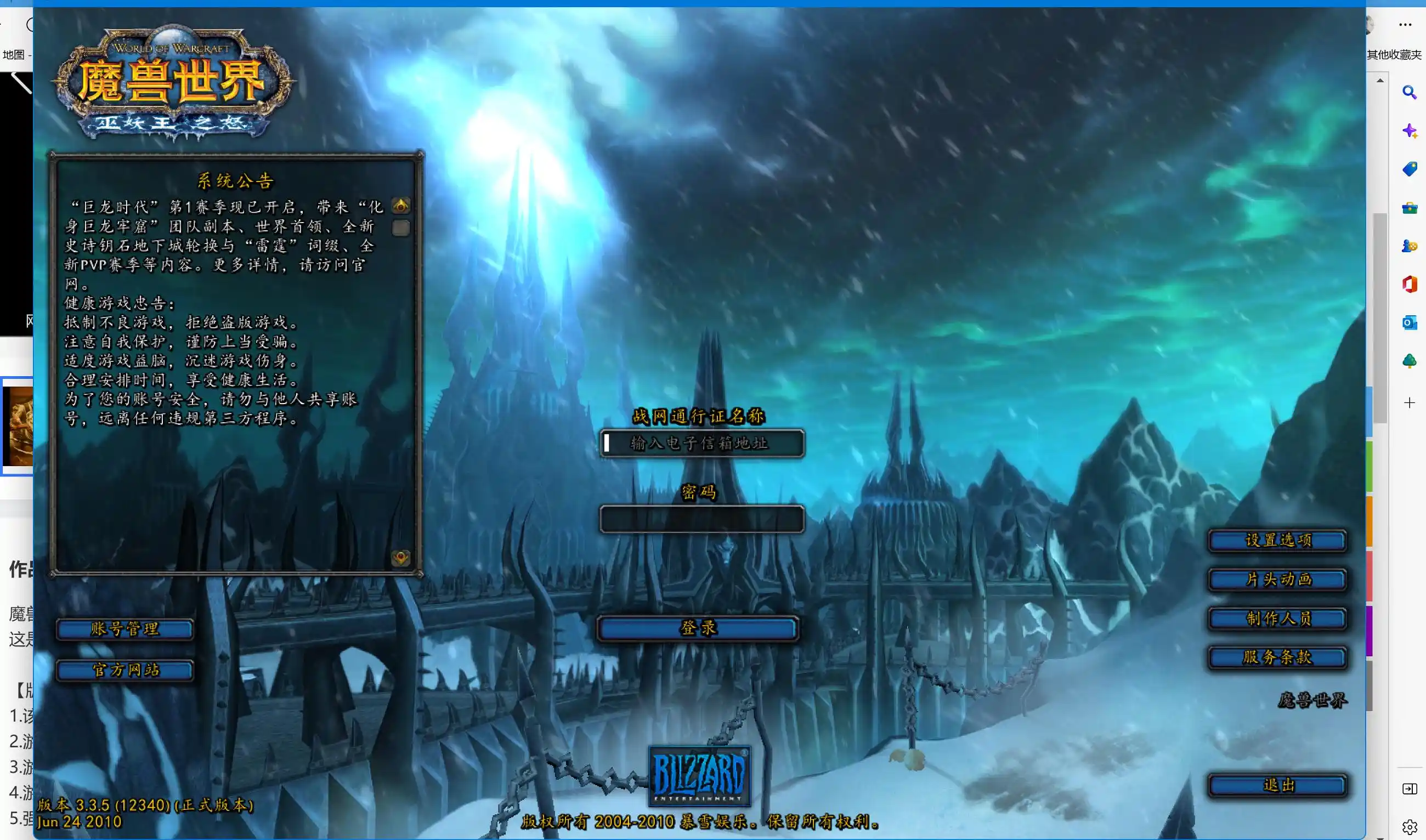Quit the game with 退出
Viewport: 1426px width, 840px height.
coord(1277,786)
